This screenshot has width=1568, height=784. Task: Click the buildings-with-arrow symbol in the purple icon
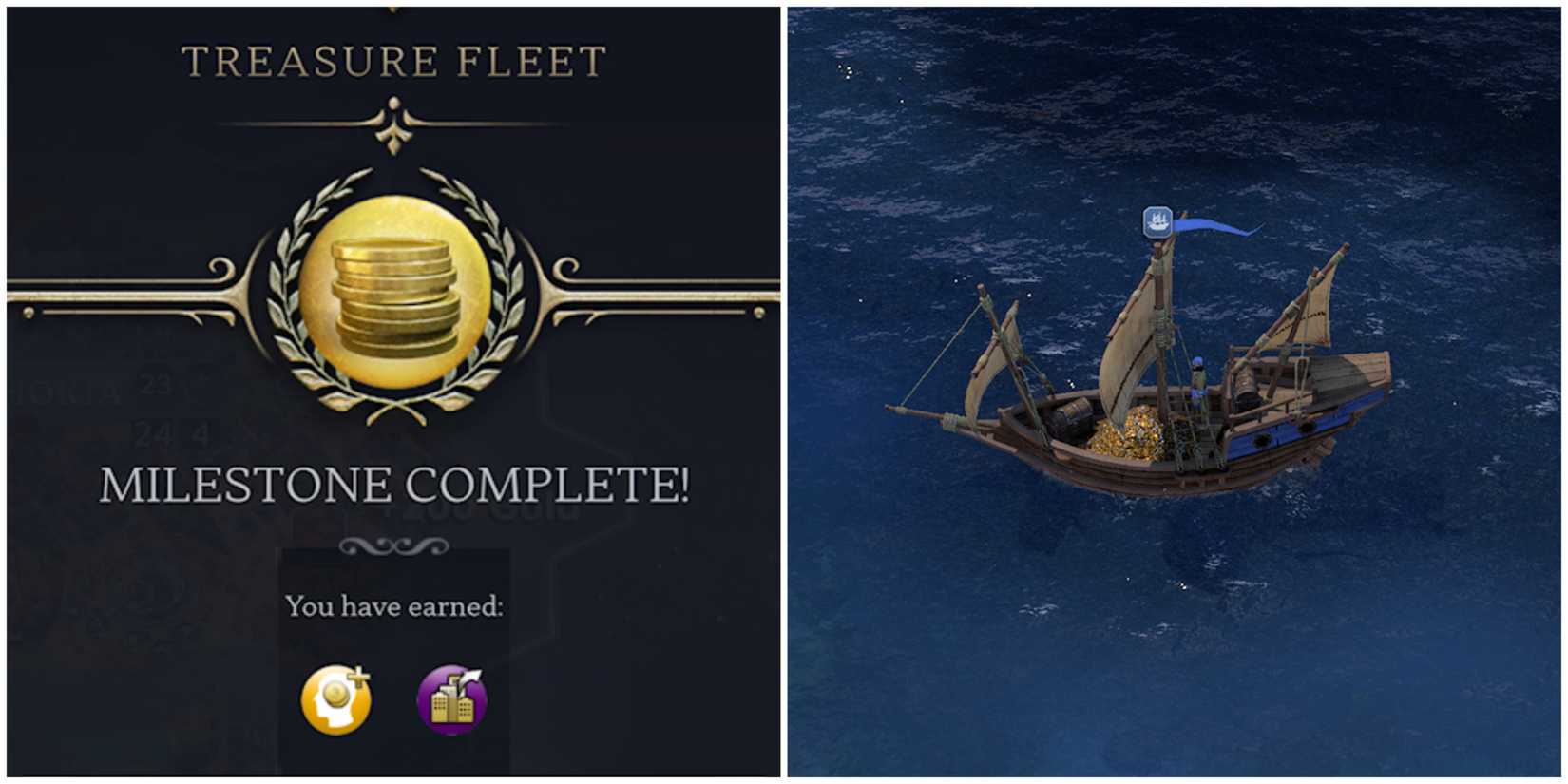point(449,704)
